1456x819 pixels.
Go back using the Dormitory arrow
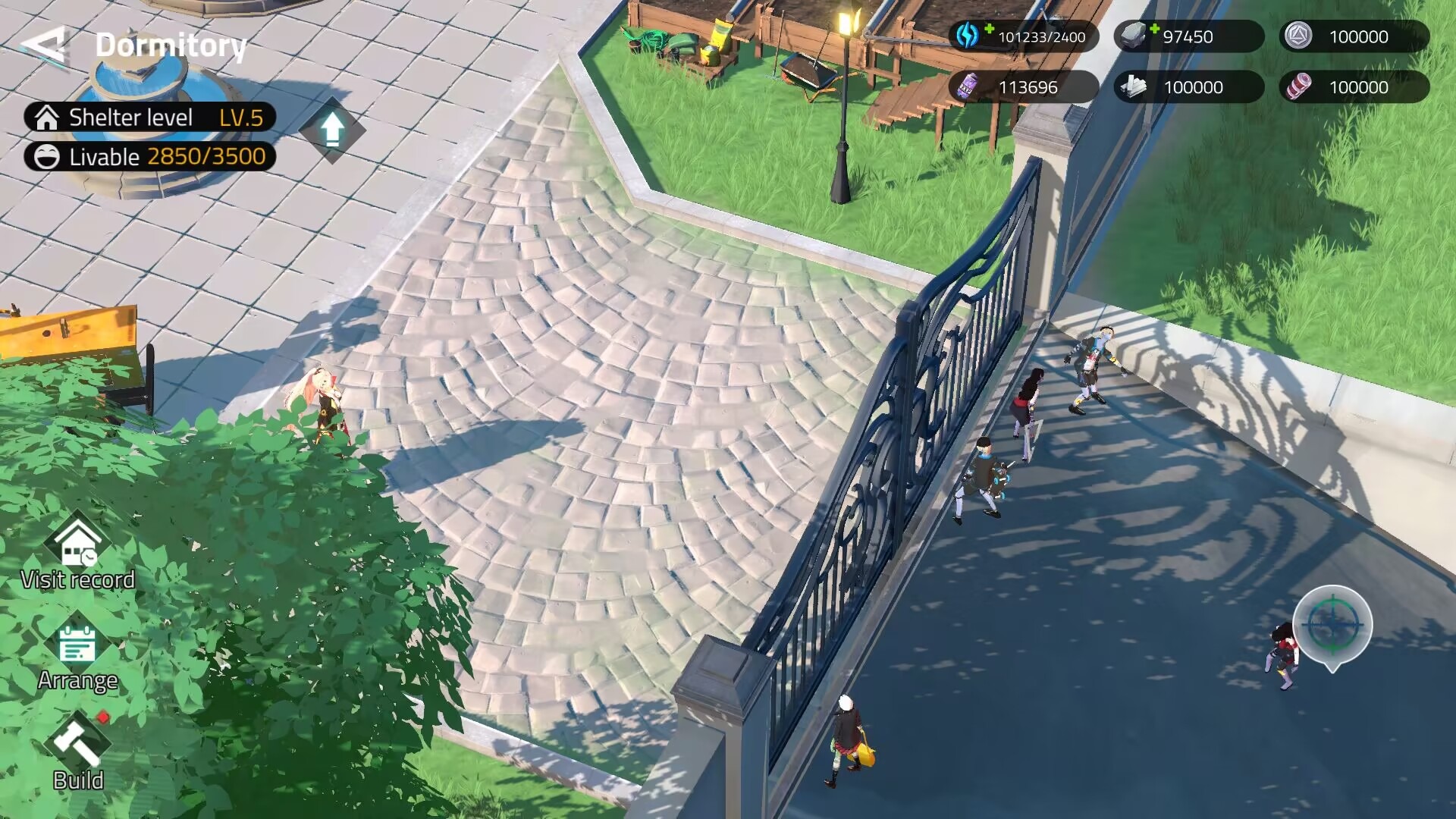pos(44,45)
